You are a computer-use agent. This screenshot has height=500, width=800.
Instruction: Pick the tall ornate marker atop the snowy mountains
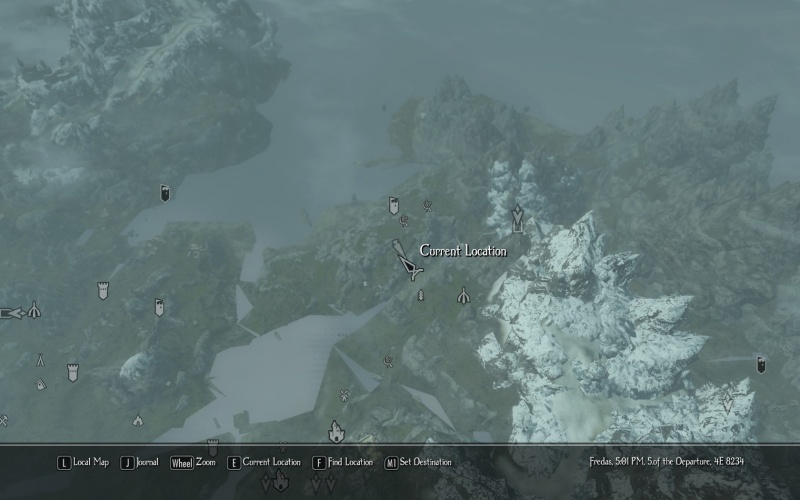pyautogui.click(x=517, y=217)
